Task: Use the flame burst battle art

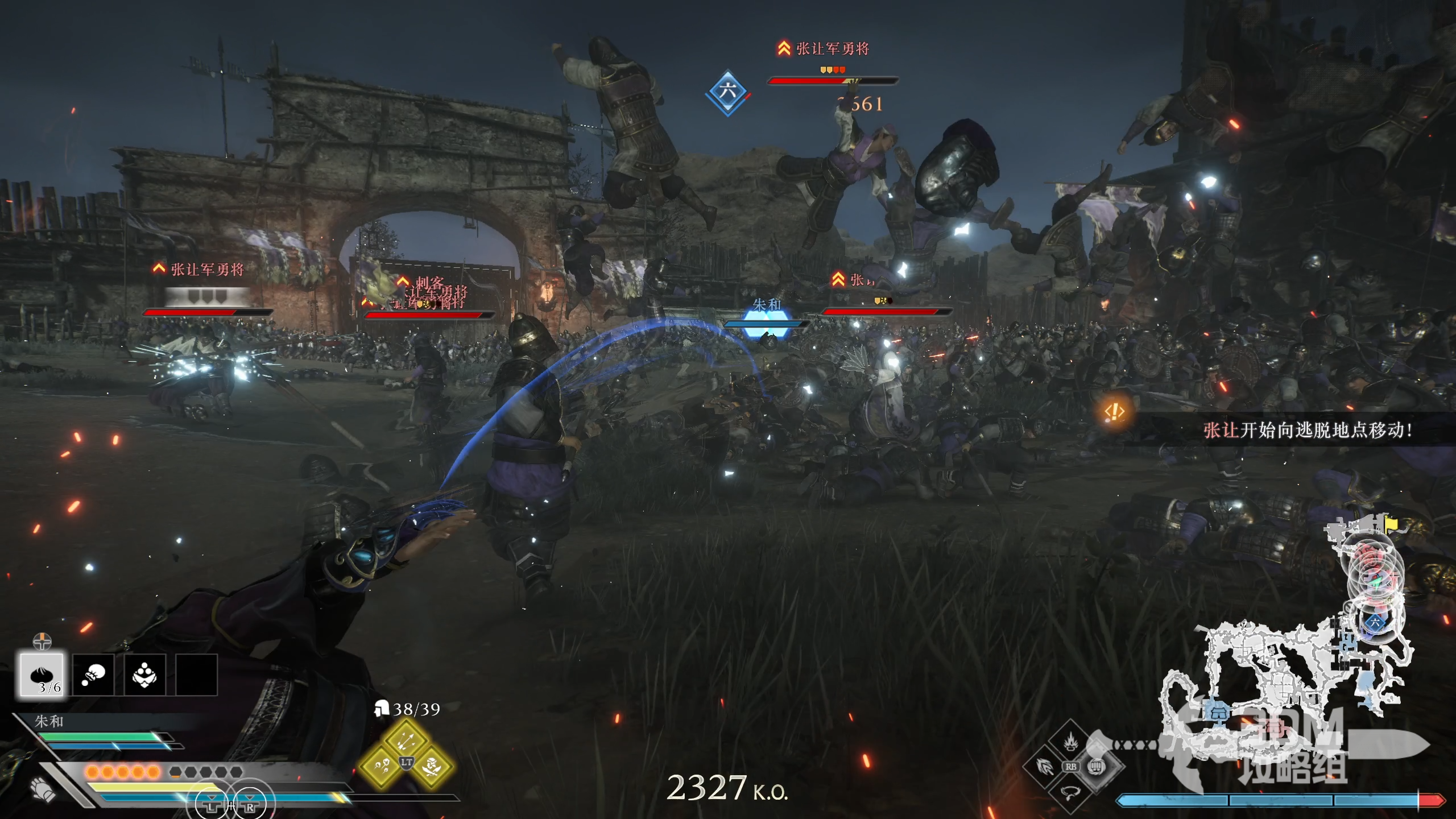Action: coord(1070,742)
